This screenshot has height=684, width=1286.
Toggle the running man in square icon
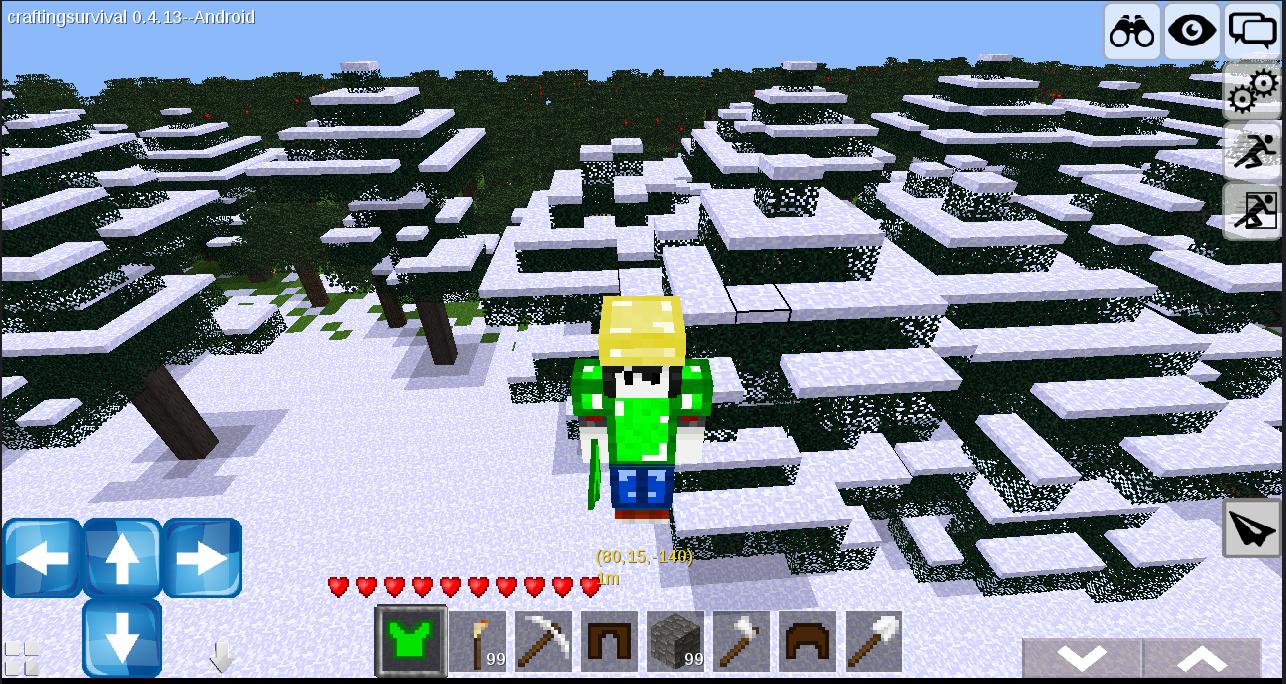1253,211
